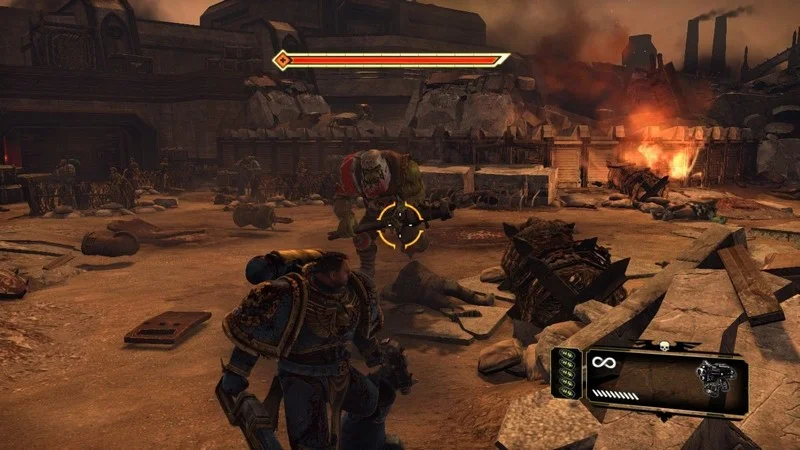800x450 pixels.
Task: Select the bolt pistol weapon icon
Action: point(715,379)
